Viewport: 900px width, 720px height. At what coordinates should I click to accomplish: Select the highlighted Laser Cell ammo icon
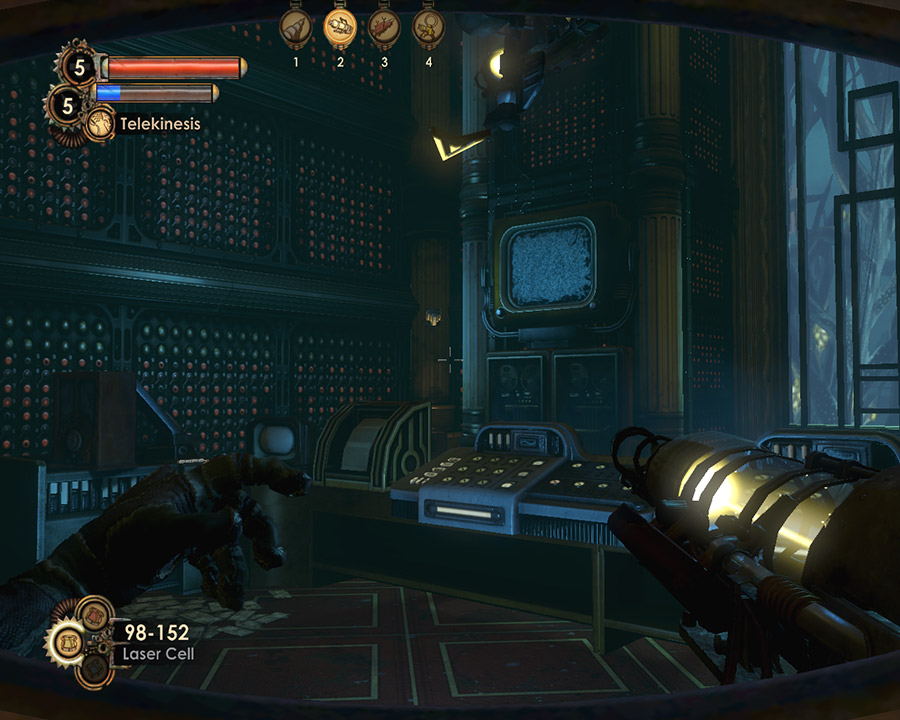pyautogui.click(x=66, y=640)
